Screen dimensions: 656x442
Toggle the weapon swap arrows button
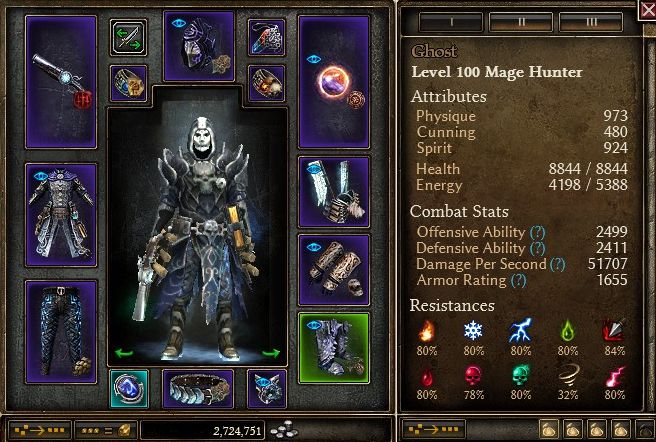point(128,38)
